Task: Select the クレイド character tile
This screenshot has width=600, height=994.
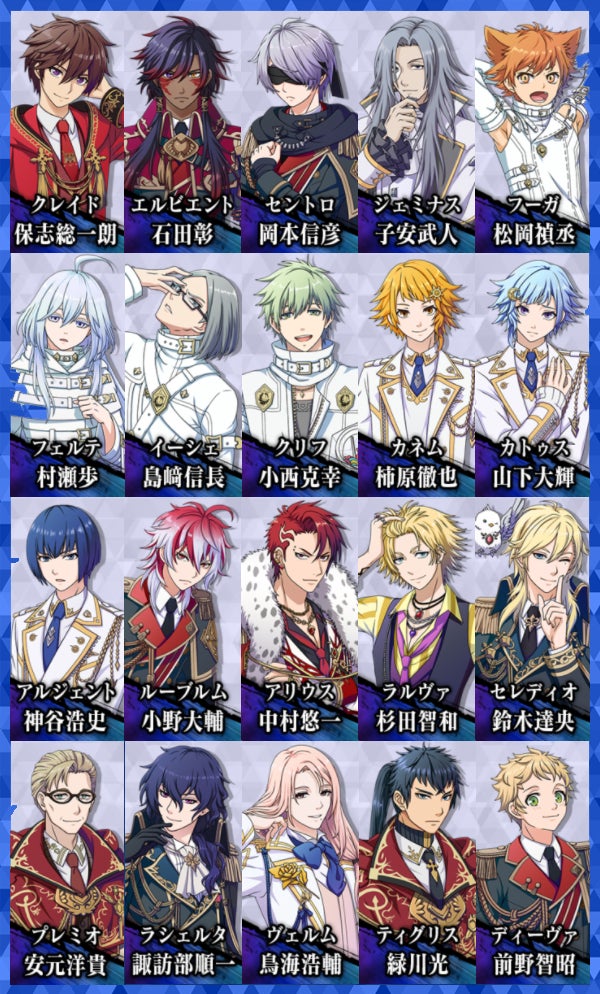Action: (66, 130)
